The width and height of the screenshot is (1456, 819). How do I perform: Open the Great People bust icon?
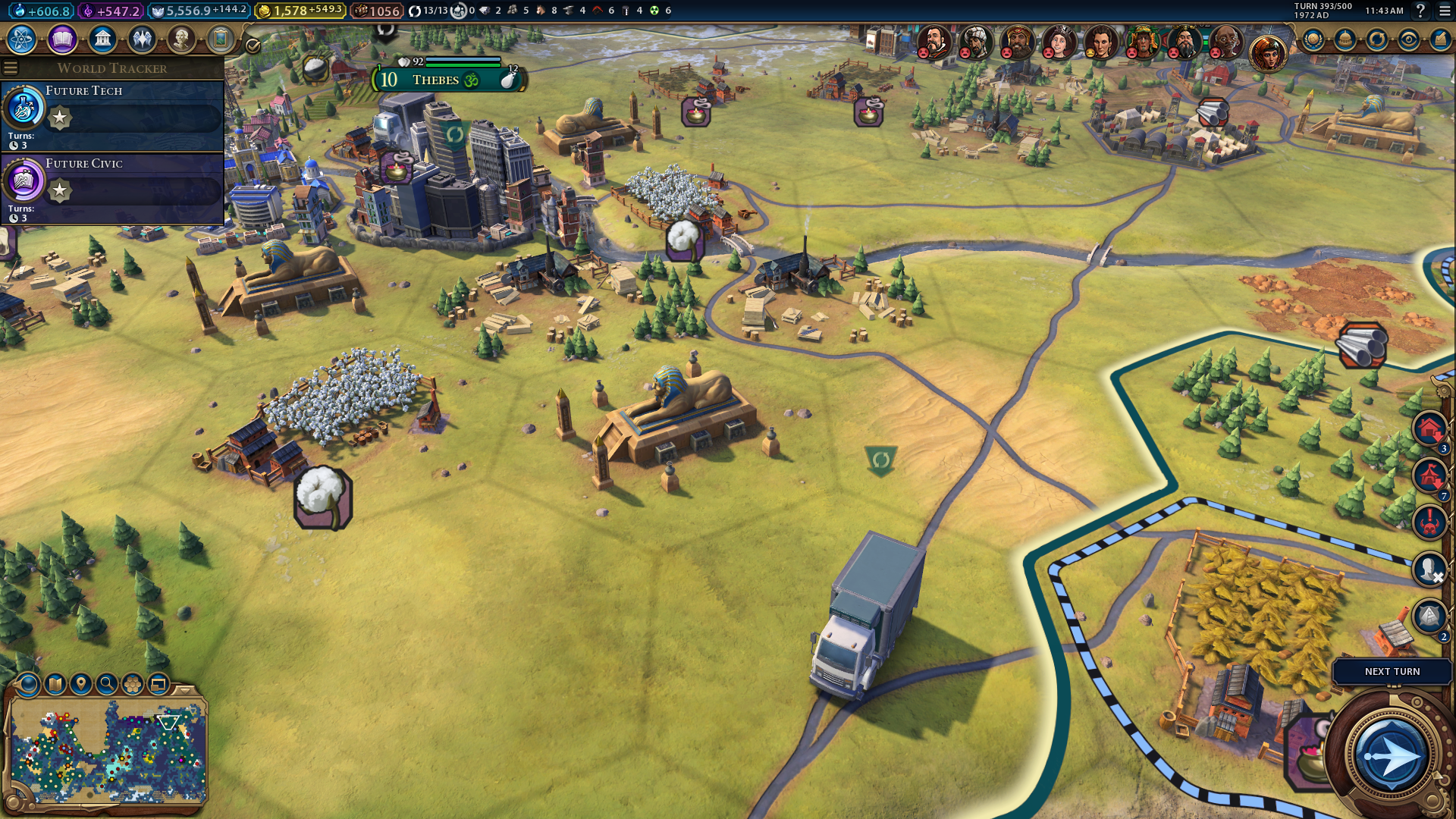[x=181, y=39]
